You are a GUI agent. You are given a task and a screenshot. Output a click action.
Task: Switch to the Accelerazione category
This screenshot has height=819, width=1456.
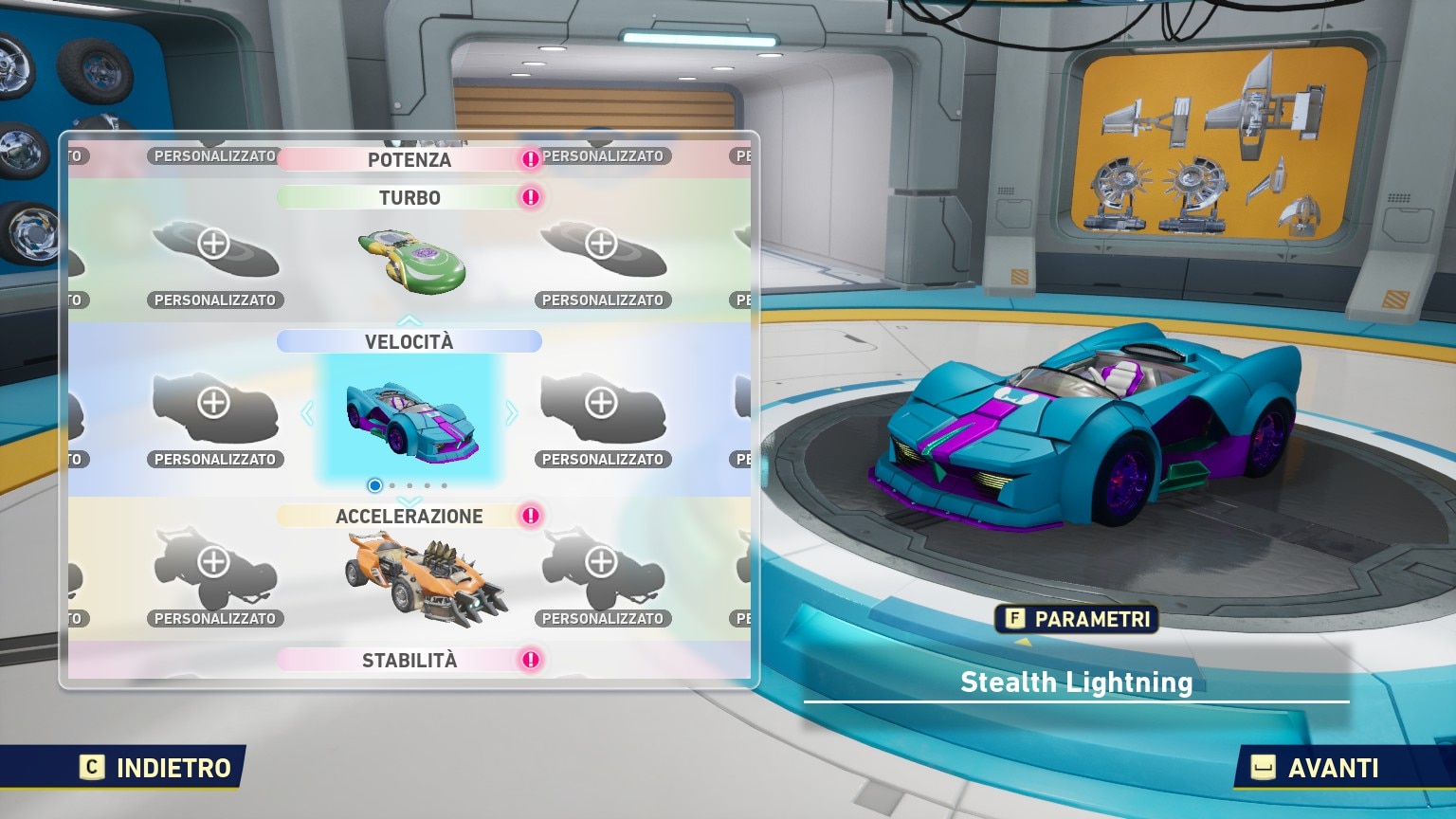[409, 516]
